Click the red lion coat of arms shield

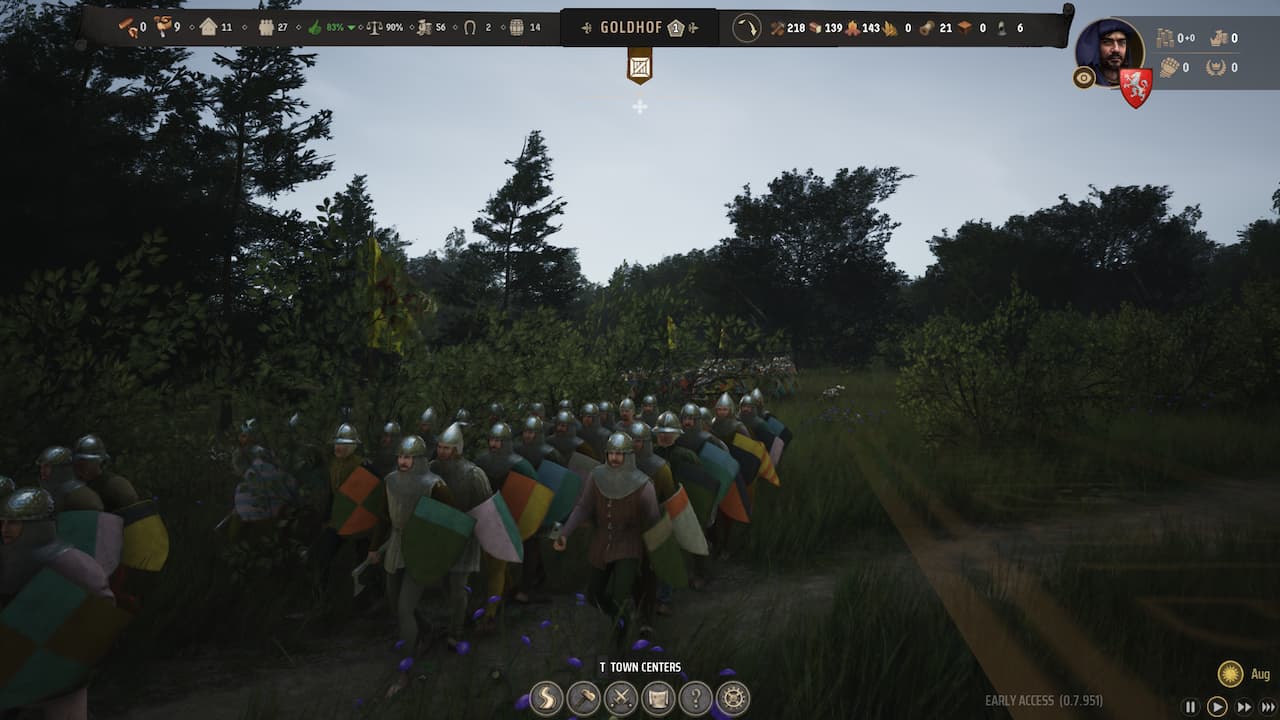click(1135, 82)
